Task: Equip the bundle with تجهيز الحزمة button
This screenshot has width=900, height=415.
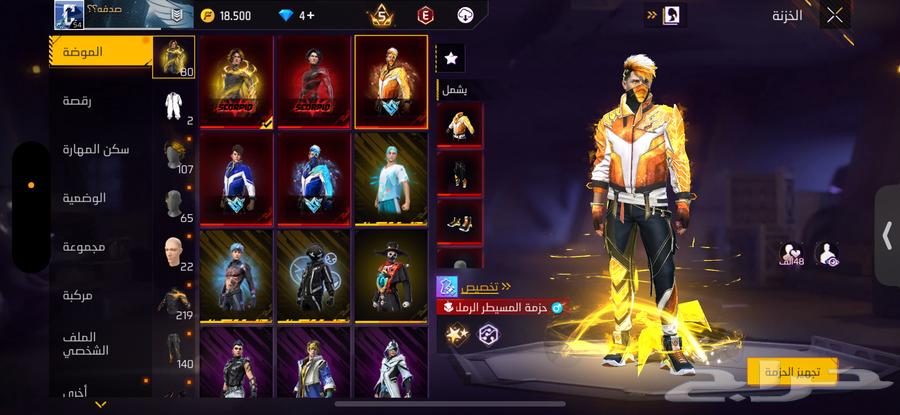Action: pyautogui.click(x=792, y=372)
